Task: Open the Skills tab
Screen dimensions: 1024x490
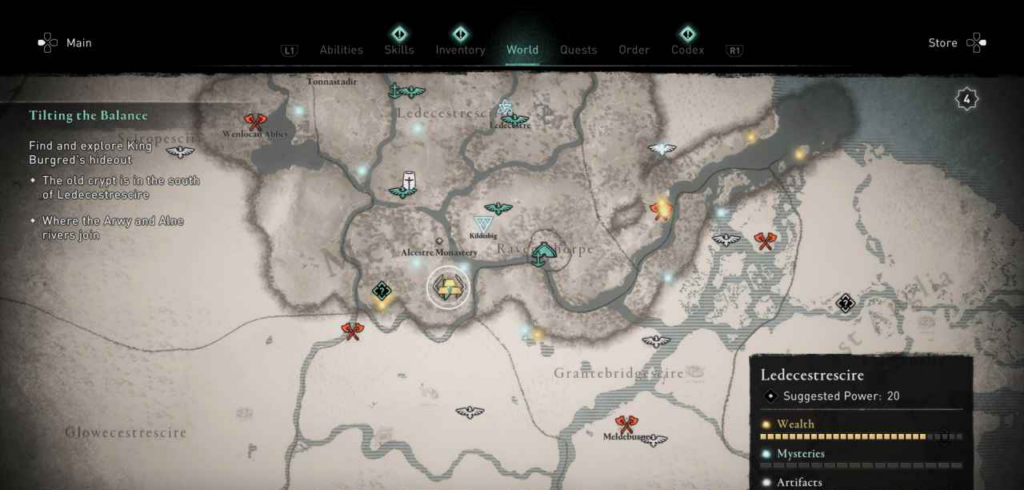Action: pyautogui.click(x=399, y=50)
